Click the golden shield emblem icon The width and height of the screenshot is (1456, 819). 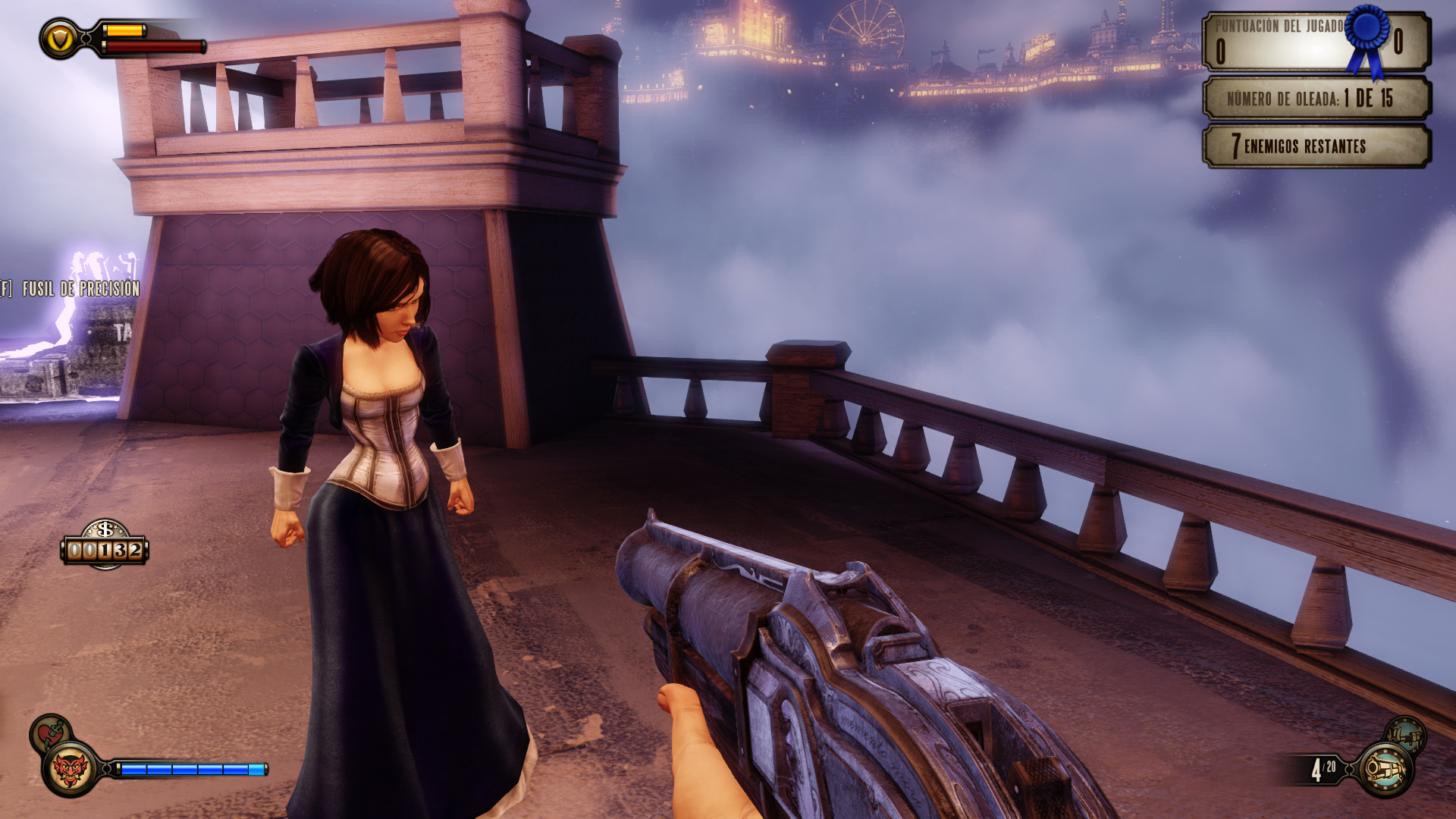(x=60, y=39)
